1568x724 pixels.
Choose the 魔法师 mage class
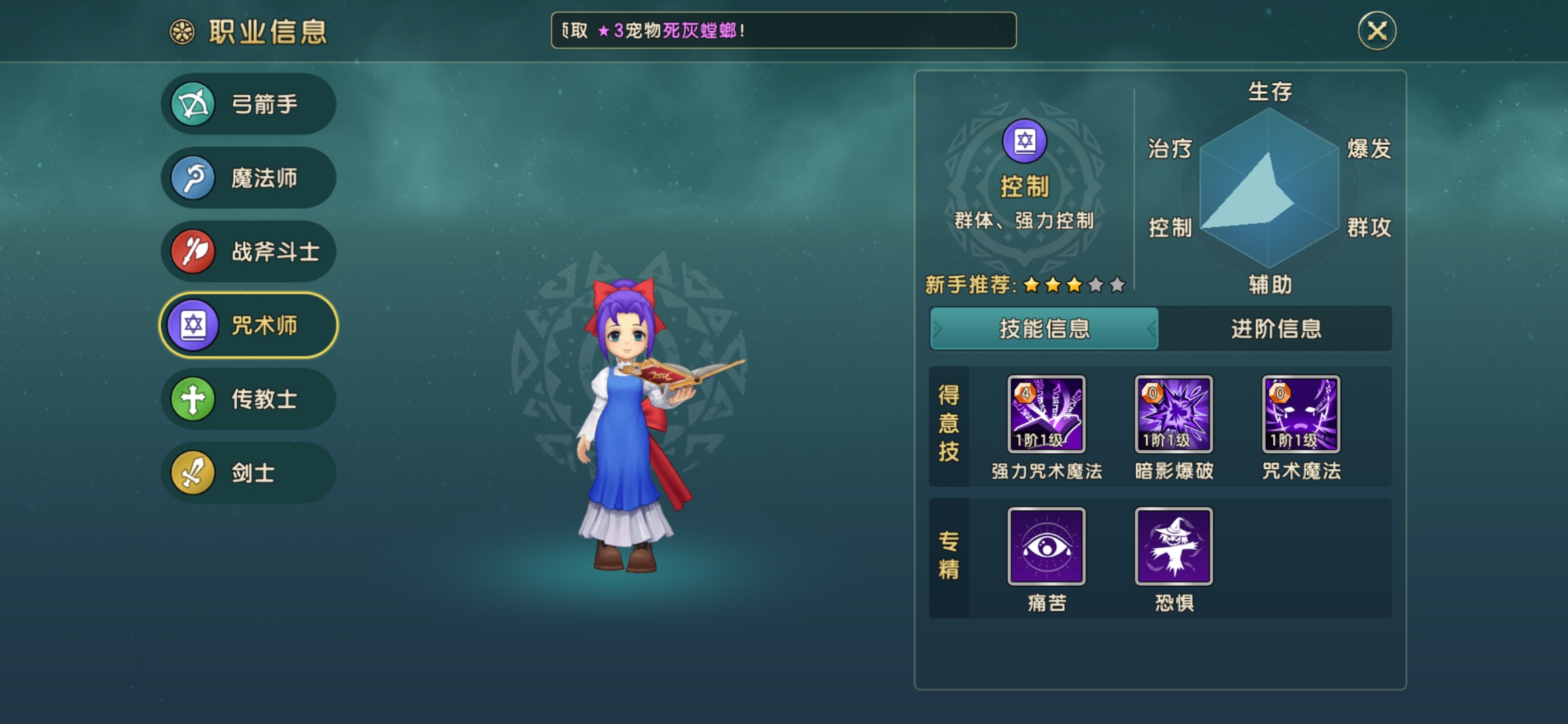(249, 178)
